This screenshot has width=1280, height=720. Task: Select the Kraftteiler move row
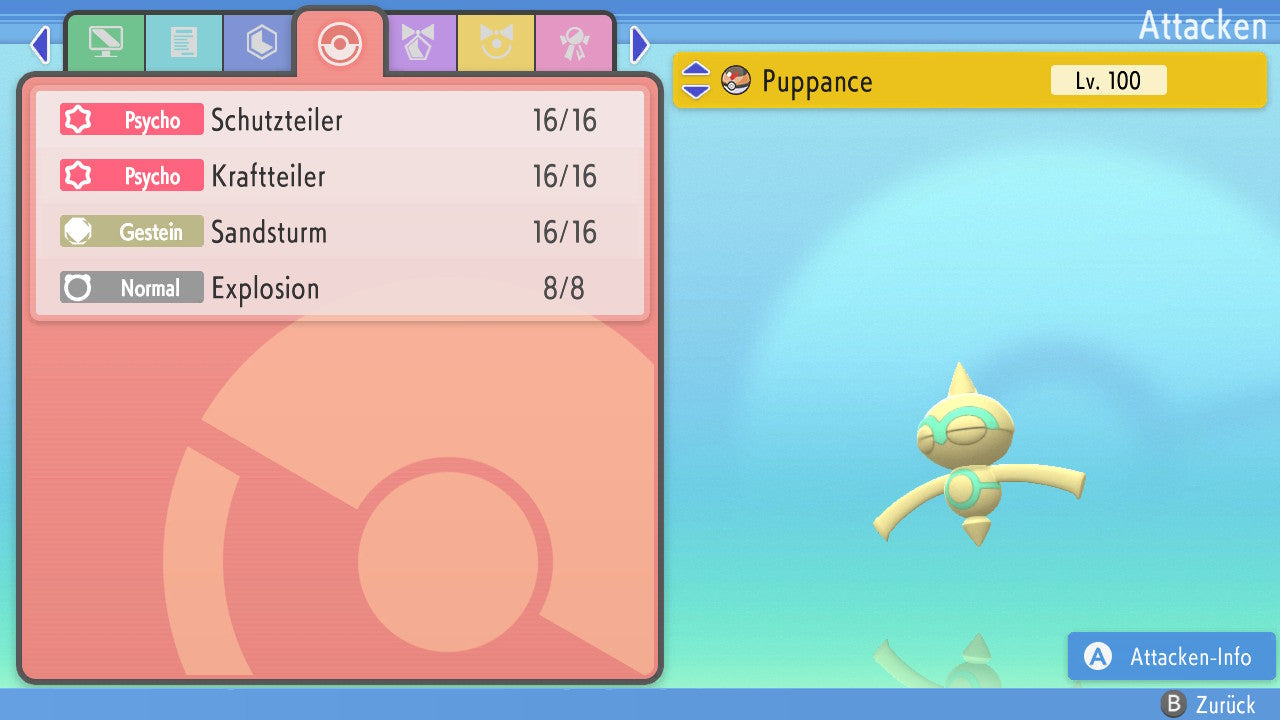click(340, 177)
